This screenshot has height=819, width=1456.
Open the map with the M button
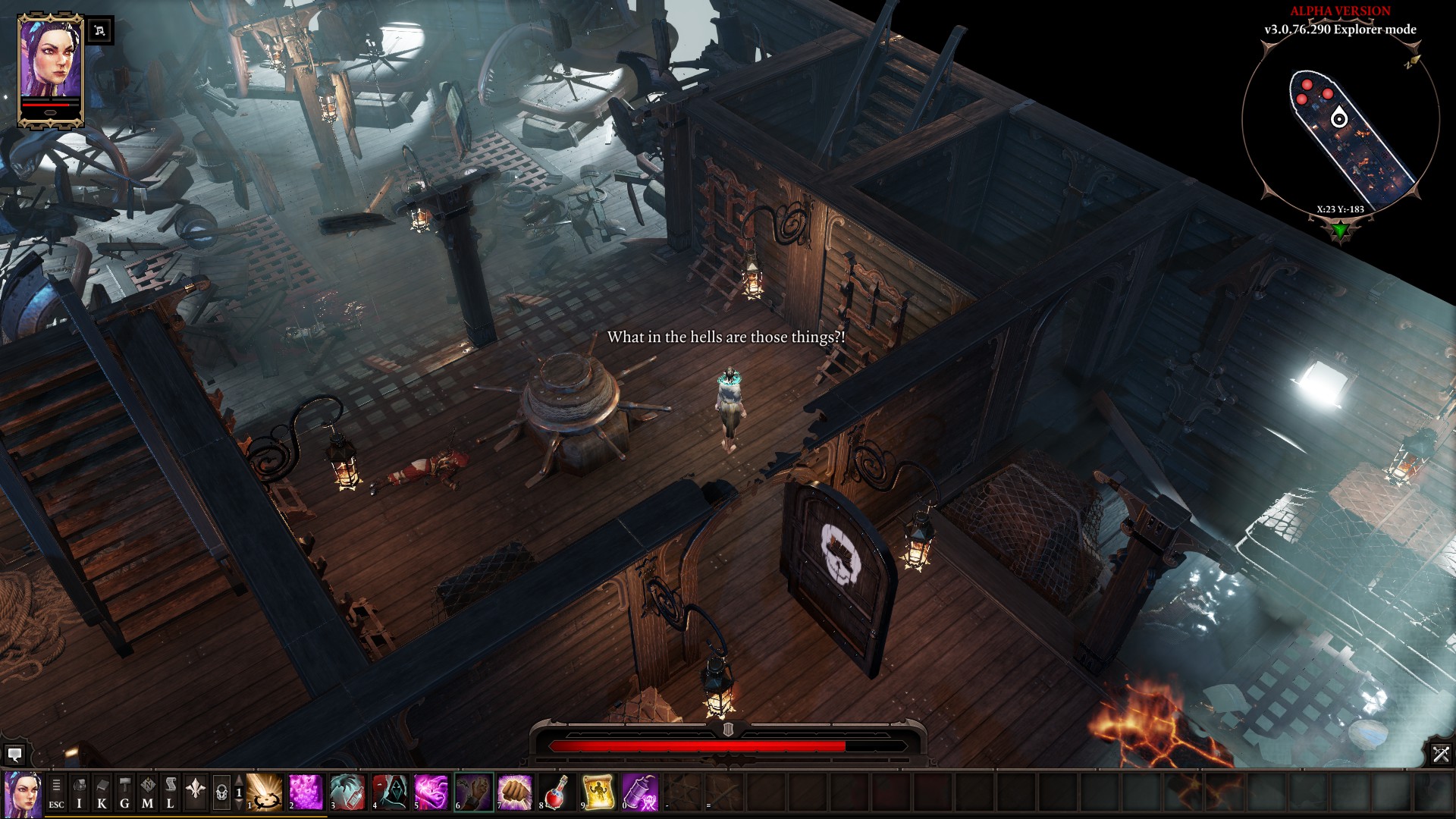tap(148, 792)
